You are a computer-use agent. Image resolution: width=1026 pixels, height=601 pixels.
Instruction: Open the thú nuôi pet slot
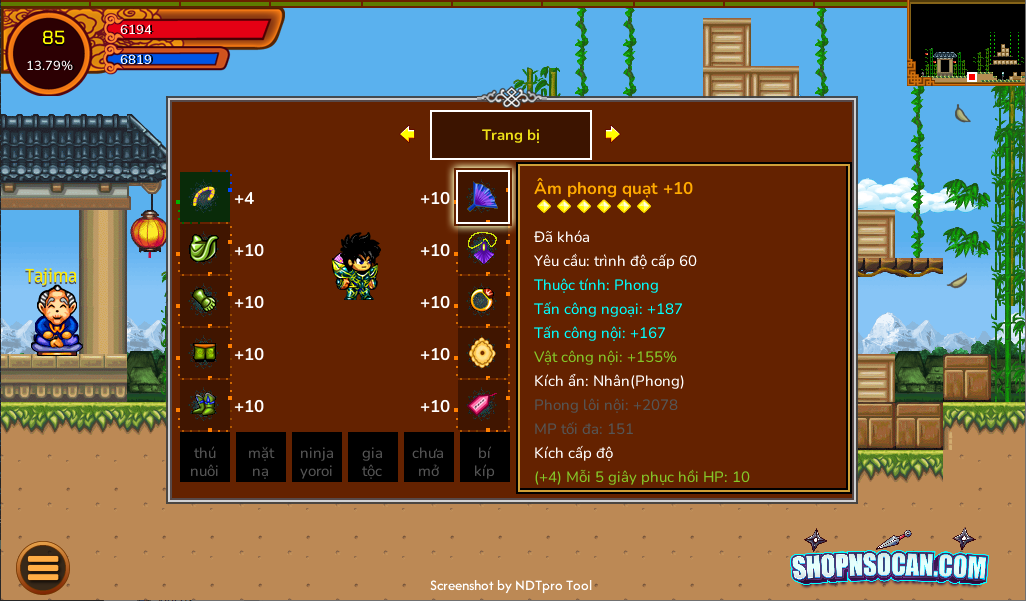[x=205, y=457]
